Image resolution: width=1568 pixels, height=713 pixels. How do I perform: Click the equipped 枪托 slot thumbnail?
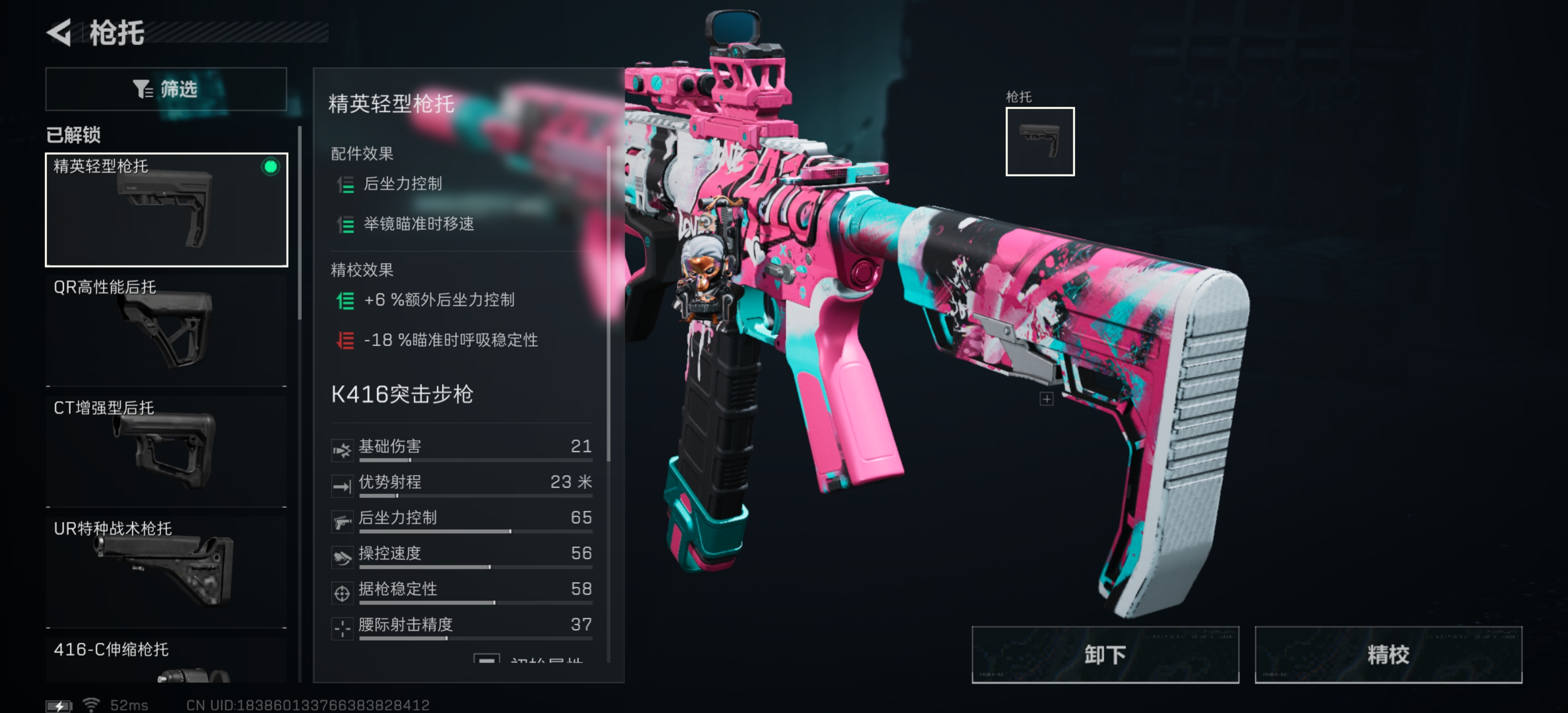(x=1039, y=141)
